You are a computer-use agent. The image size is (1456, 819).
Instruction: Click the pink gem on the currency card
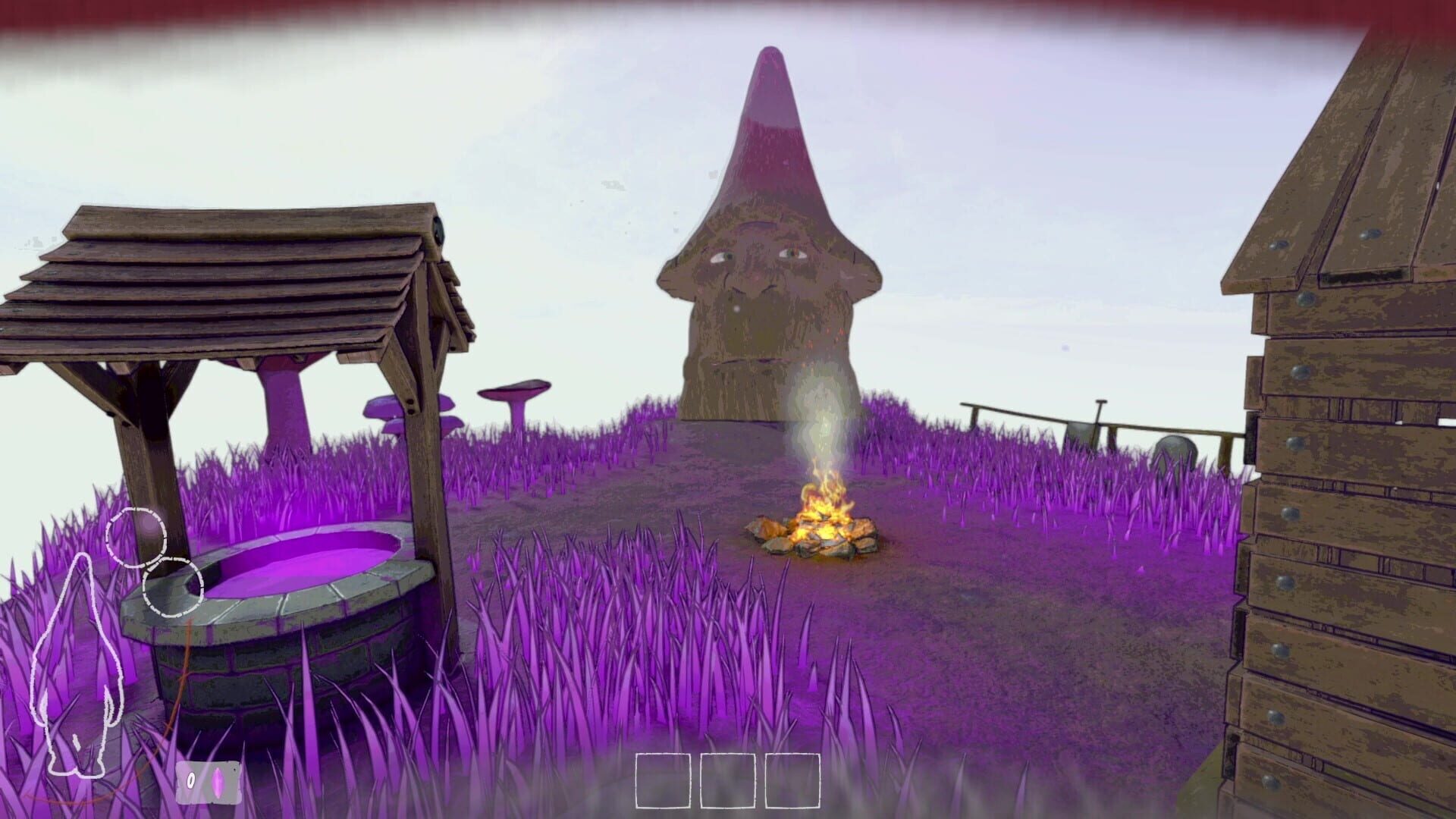(x=218, y=782)
